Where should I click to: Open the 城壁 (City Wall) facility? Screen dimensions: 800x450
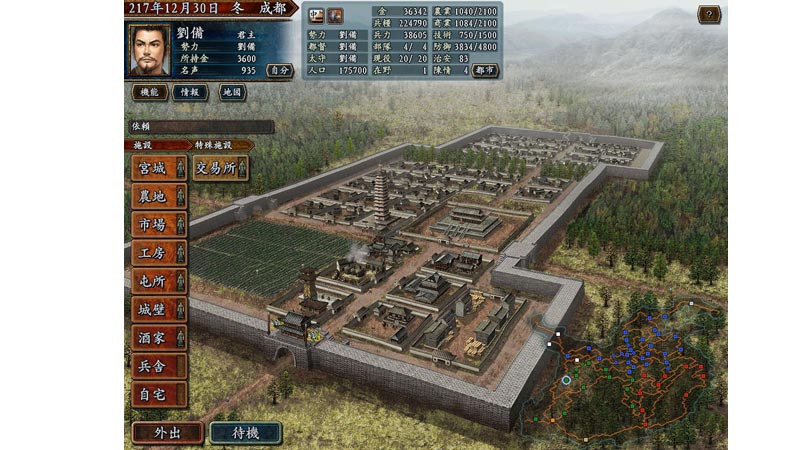point(158,310)
